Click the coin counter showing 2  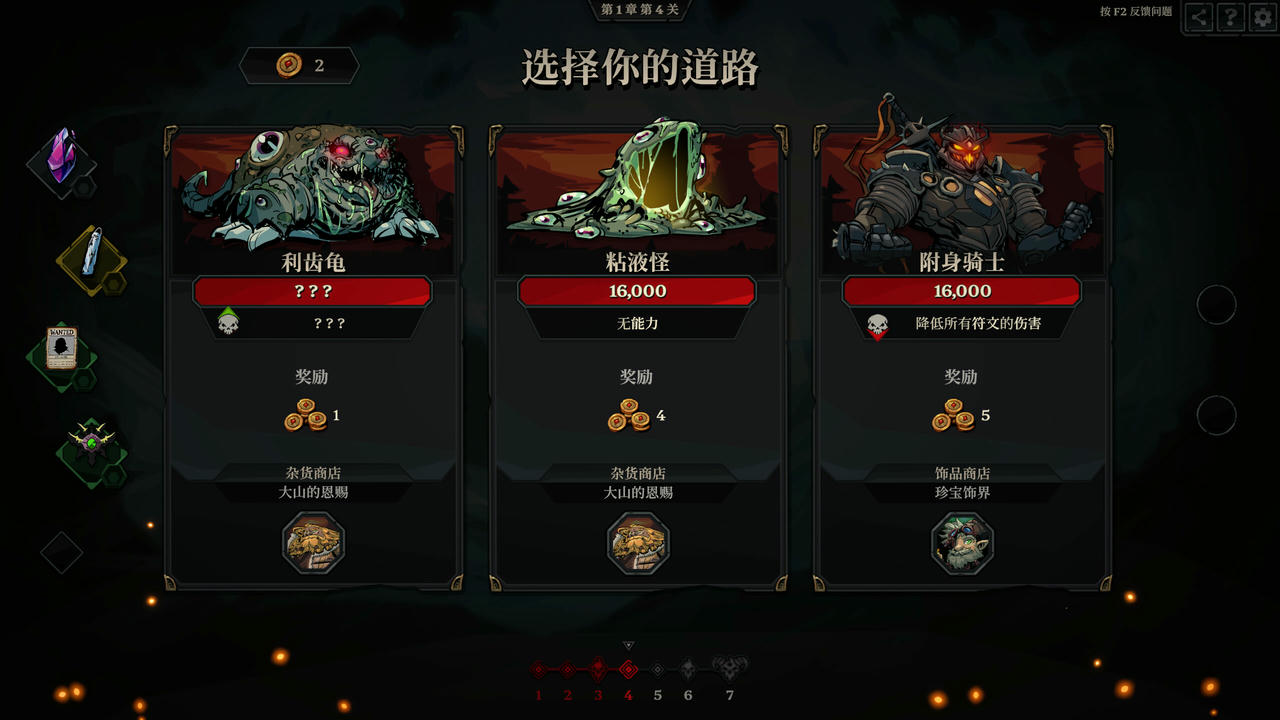click(299, 66)
